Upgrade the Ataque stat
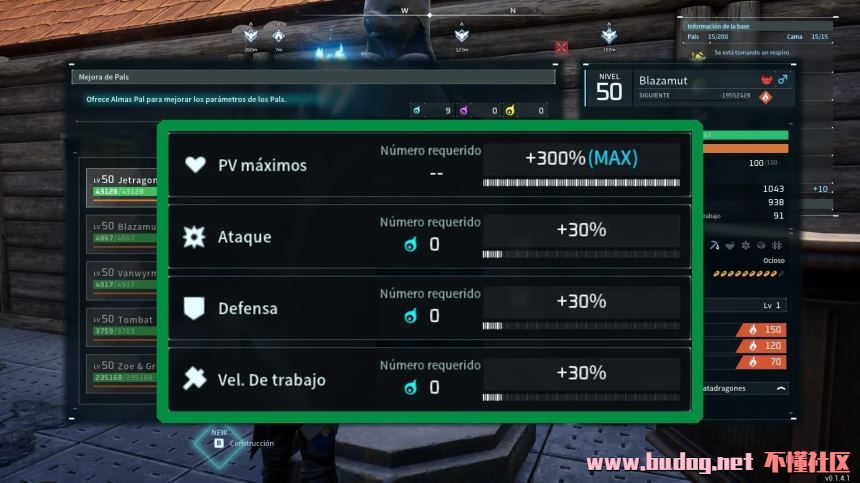Image resolution: width=860 pixels, height=483 pixels. (429, 237)
